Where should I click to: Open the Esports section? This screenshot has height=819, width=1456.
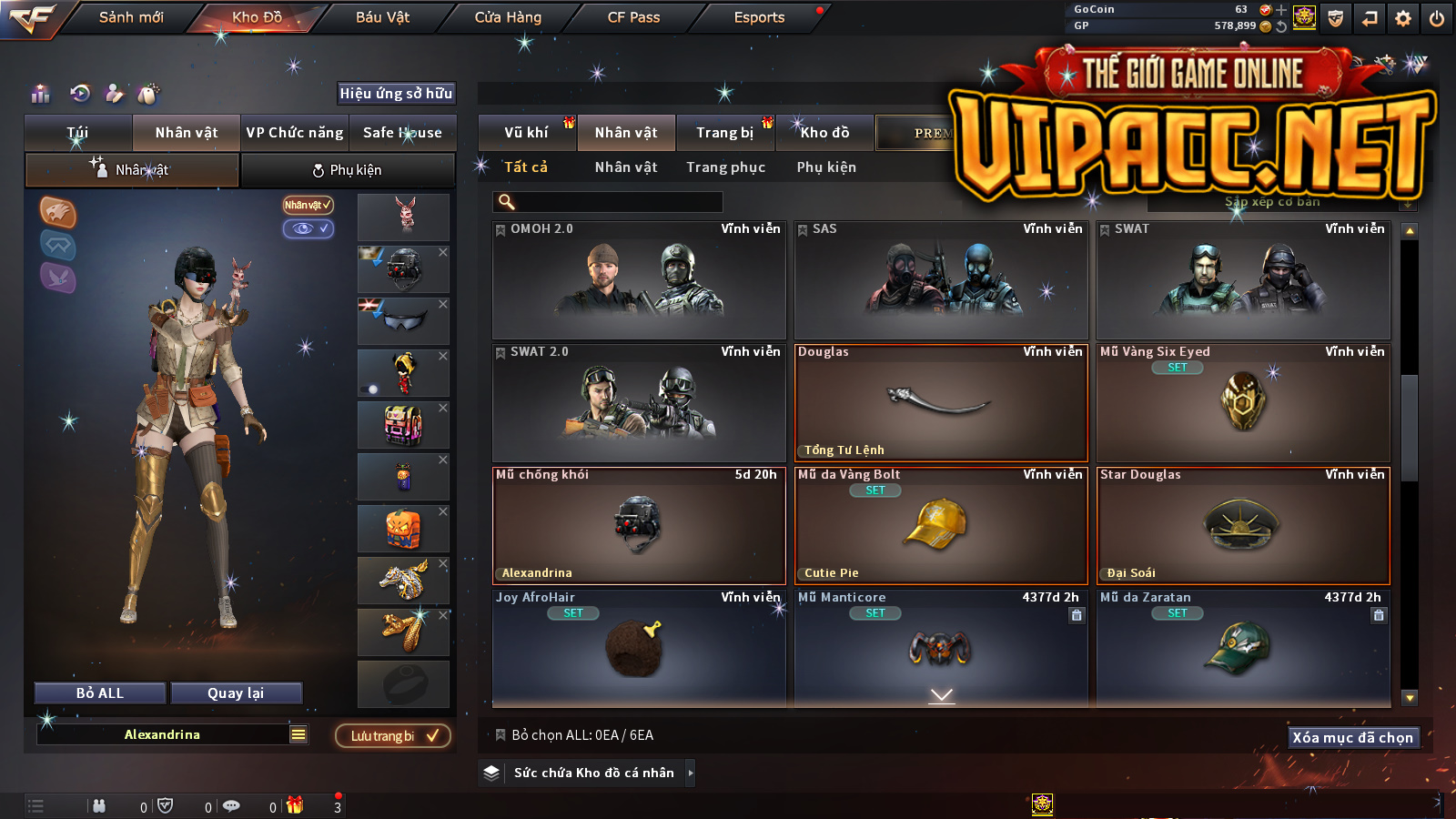[759, 17]
